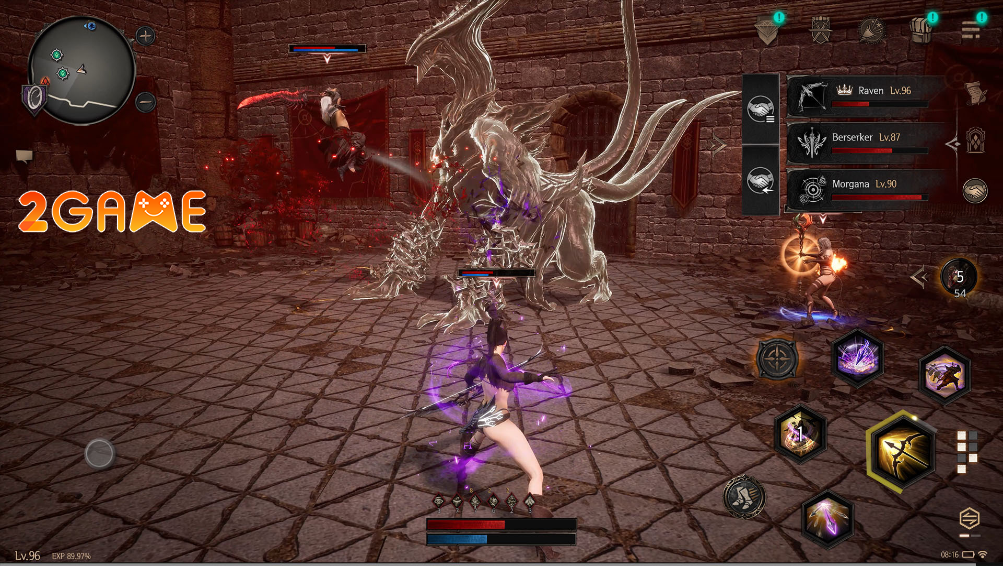Activate the purple lightning orb skill
Image resolution: width=1003 pixels, height=566 pixels.
point(857,356)
